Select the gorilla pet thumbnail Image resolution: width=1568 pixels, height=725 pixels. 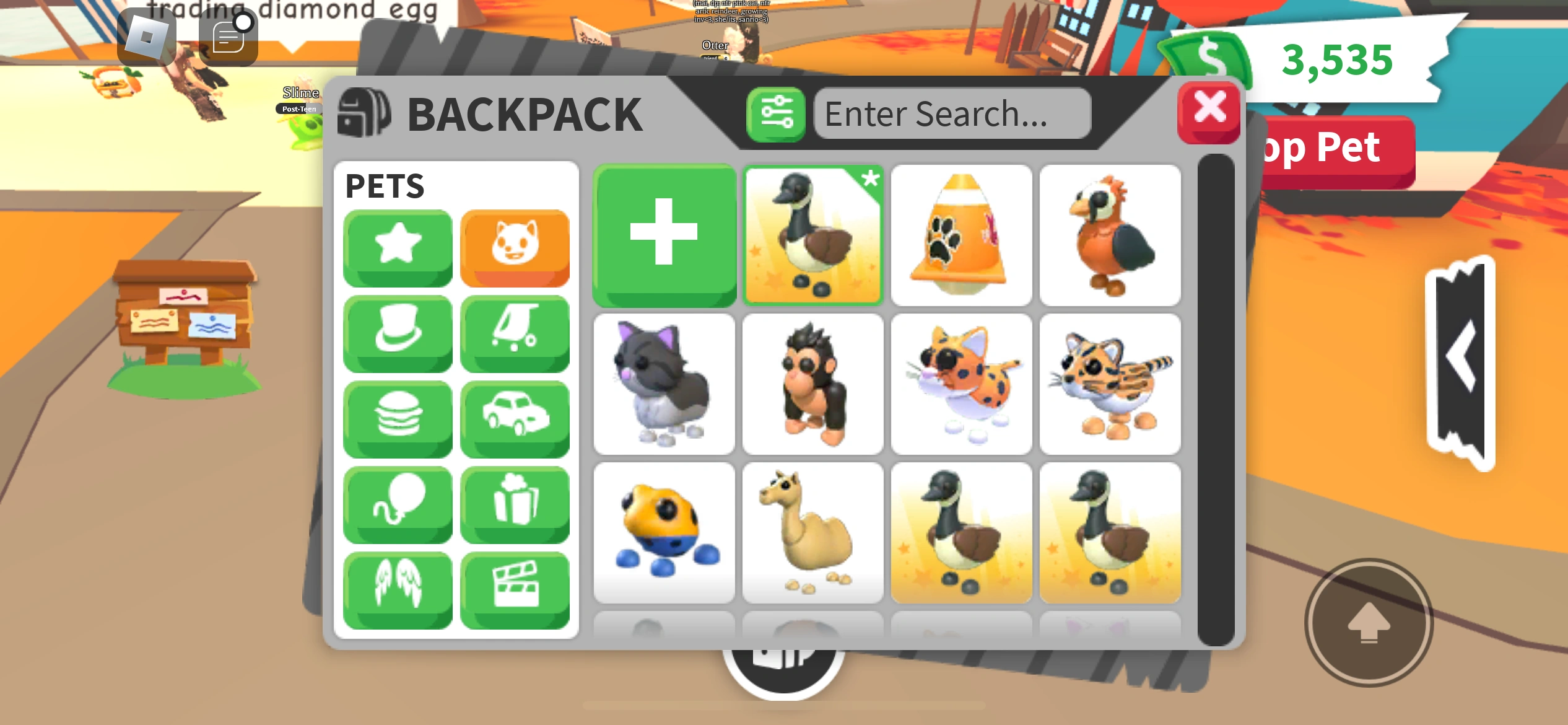click(x=813, y=384)
